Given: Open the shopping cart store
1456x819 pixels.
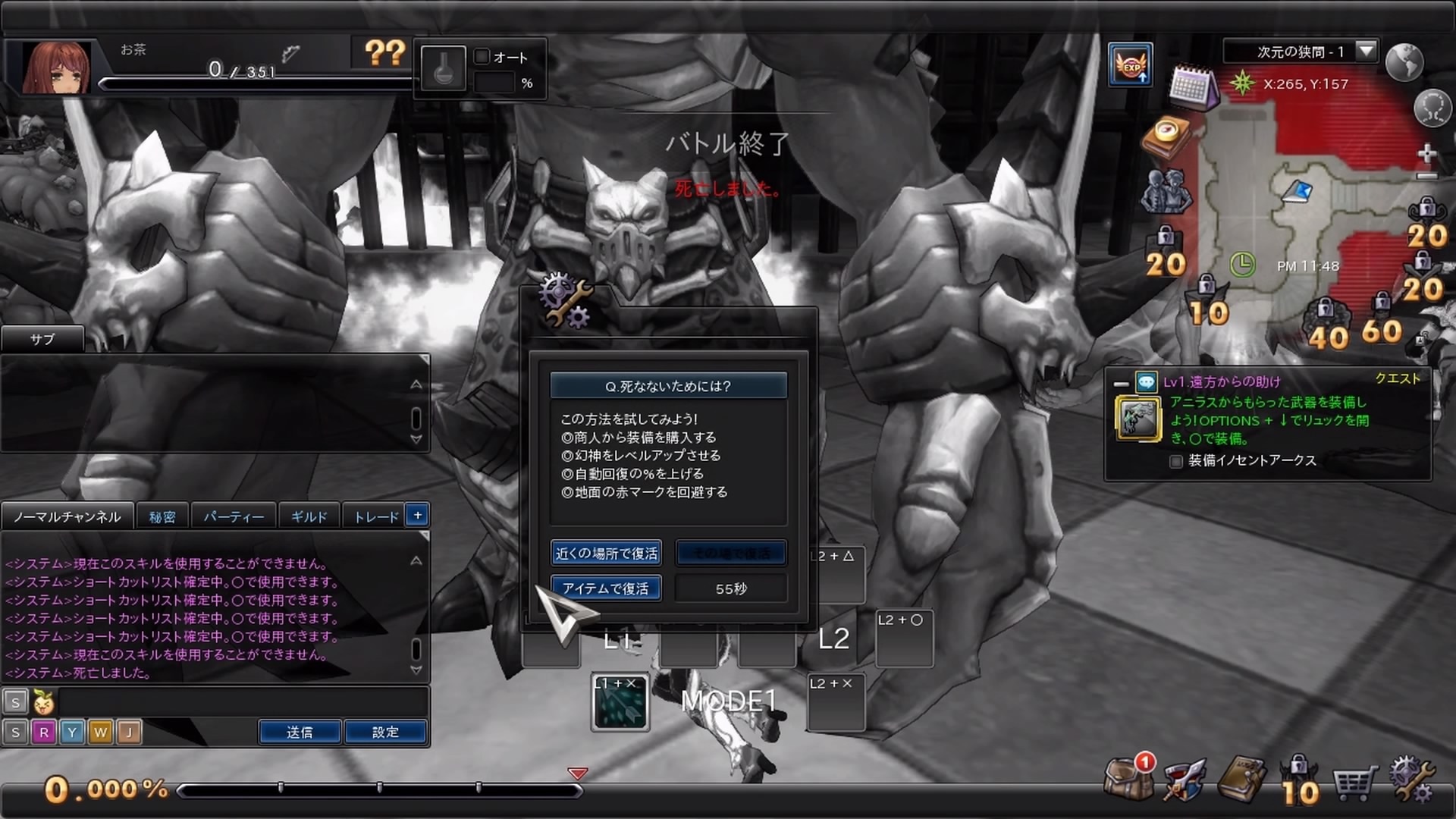Looking at the screenshot, I should coord(1354,783).
